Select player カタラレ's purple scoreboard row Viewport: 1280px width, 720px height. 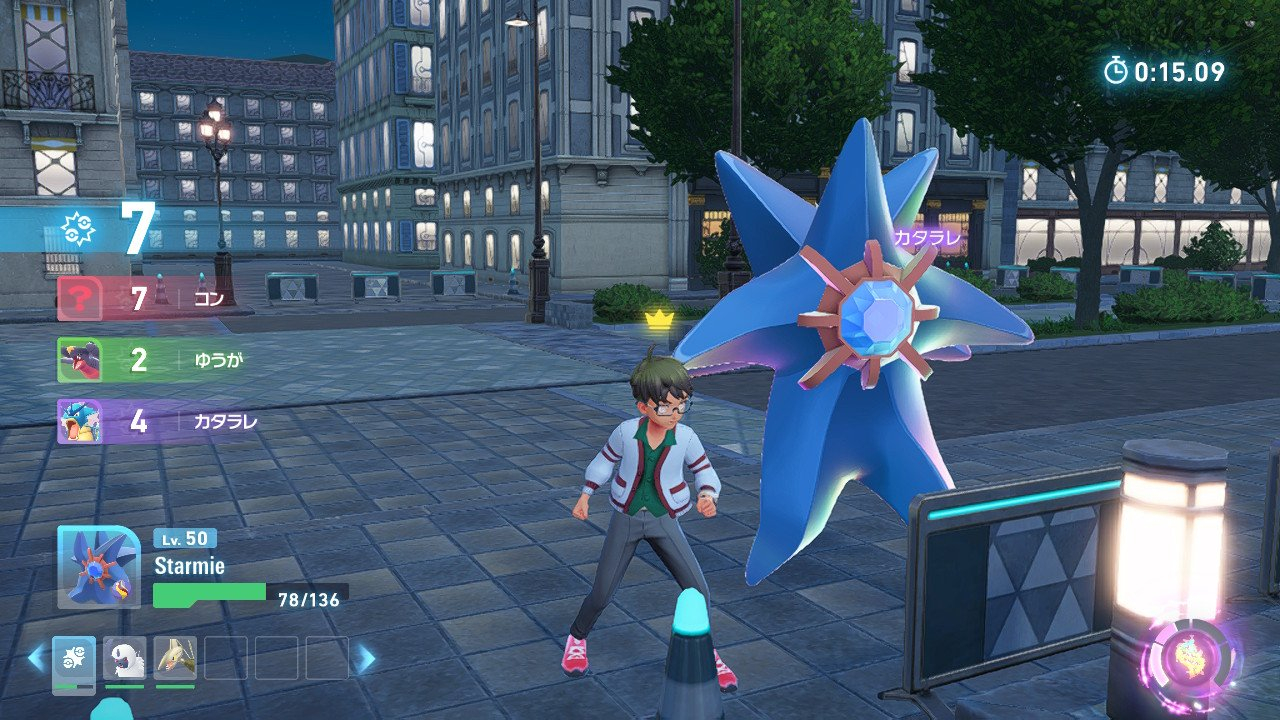[150, 421]
